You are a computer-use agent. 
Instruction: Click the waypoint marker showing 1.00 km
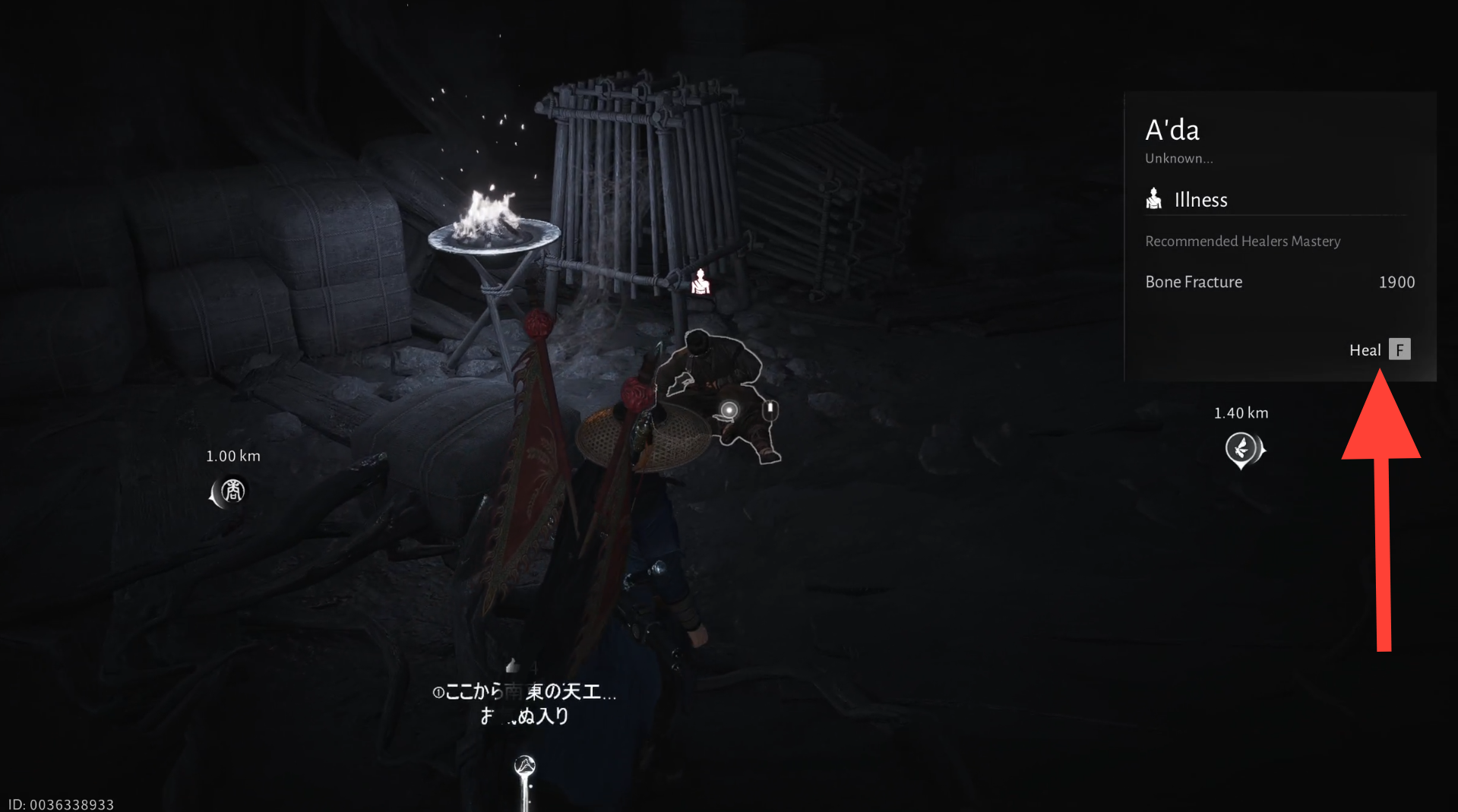click(230, 491)
